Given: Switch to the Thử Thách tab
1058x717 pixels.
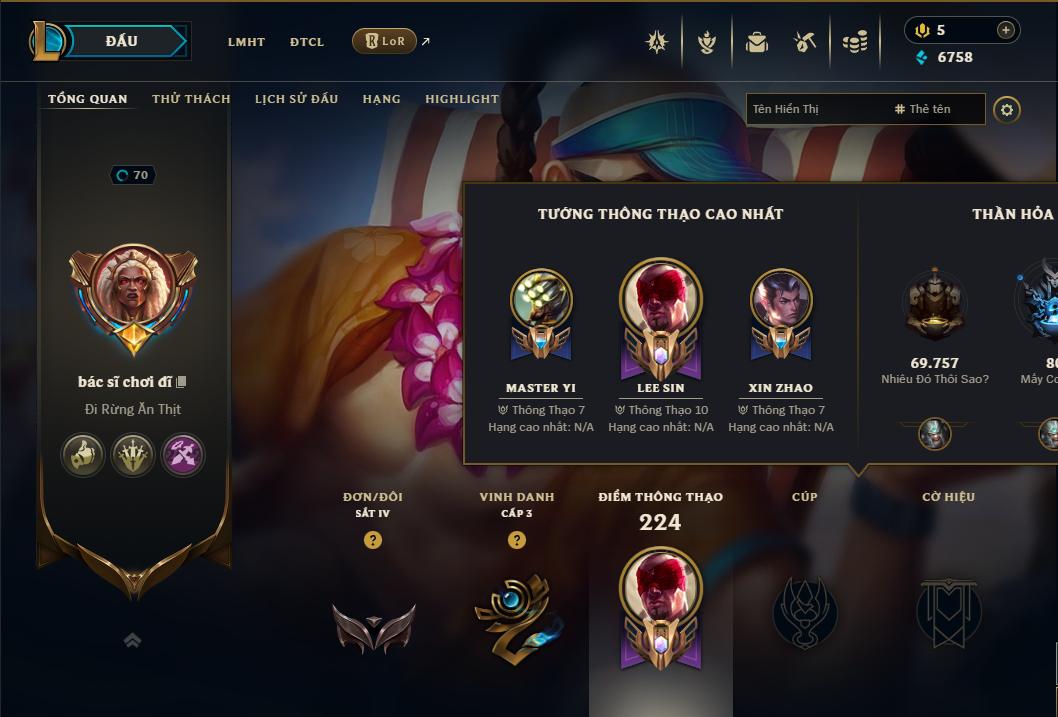Looking at the screenshot, I should (x=191, y=99).
